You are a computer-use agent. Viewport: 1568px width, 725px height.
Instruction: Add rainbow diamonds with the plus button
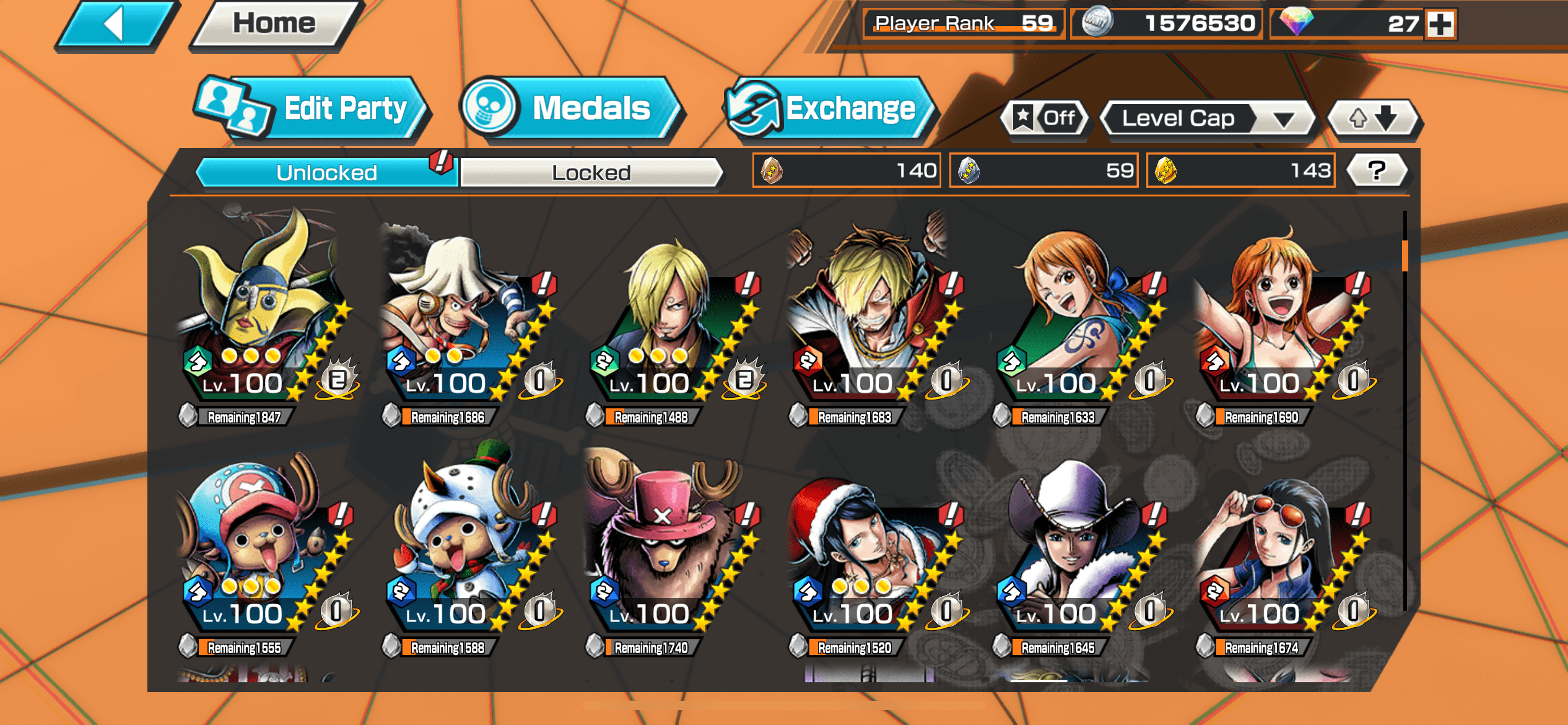pos(1440,25)
